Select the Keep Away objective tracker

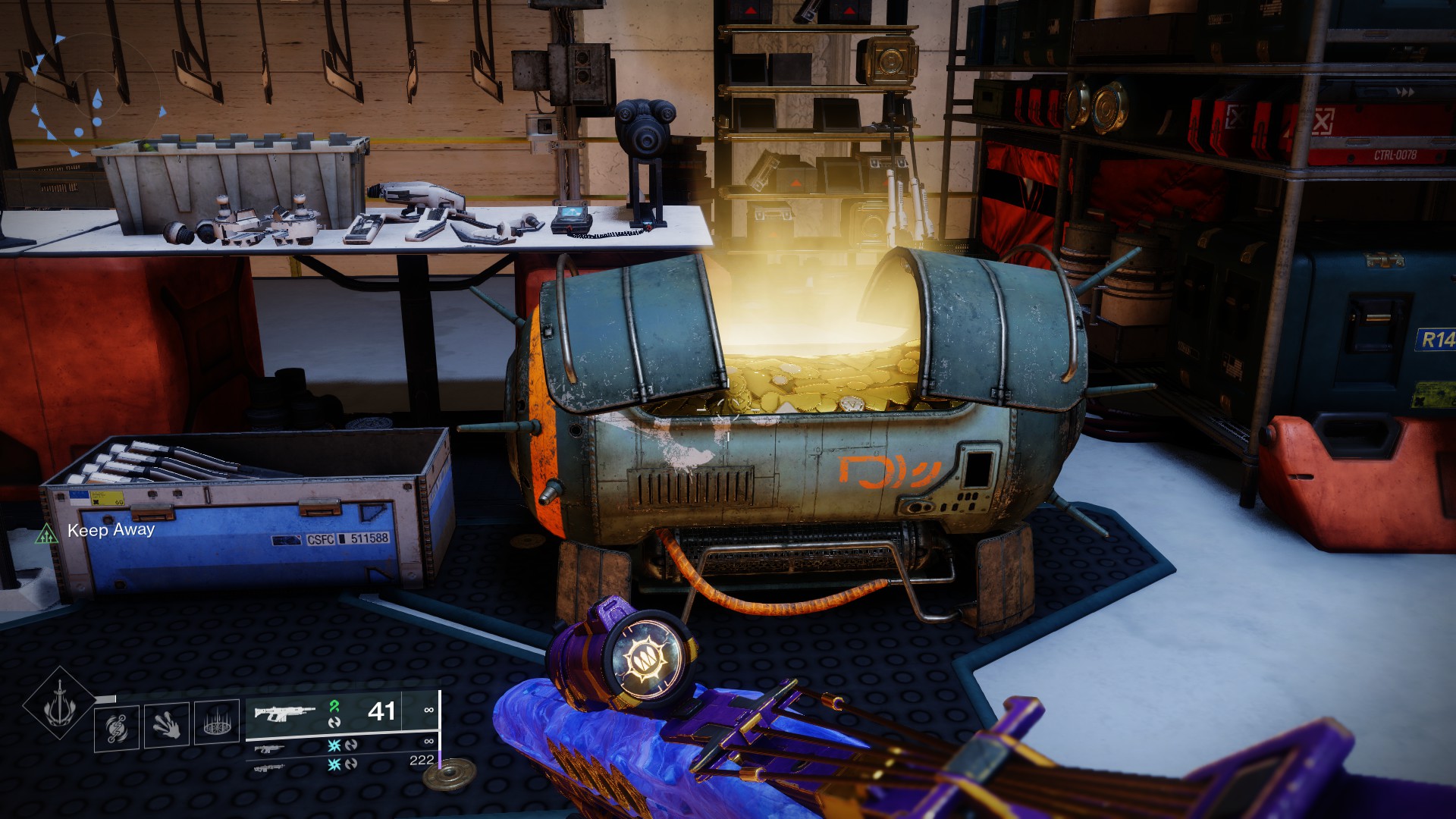click(110, 530)
